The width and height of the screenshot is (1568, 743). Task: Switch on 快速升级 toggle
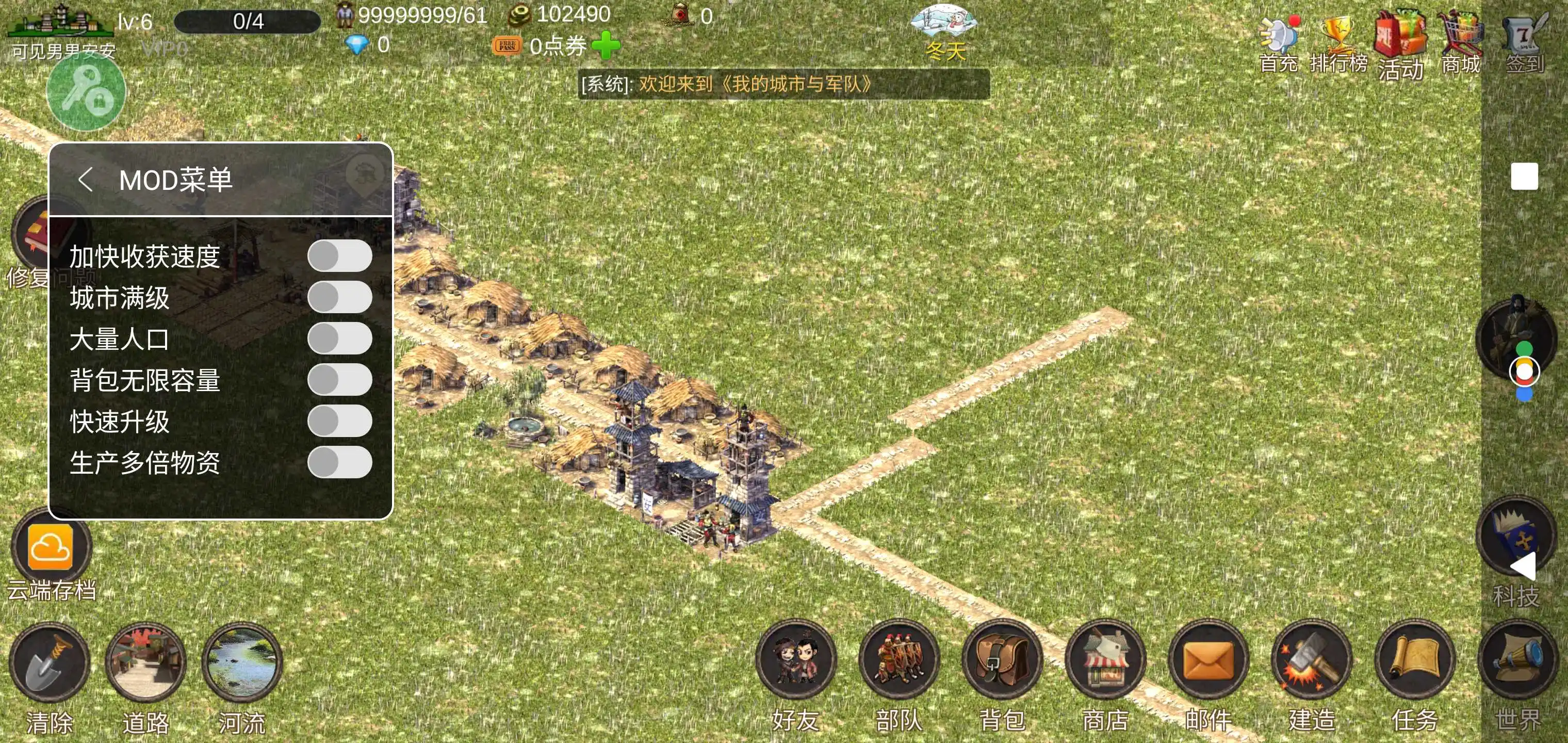pos(340,422)
